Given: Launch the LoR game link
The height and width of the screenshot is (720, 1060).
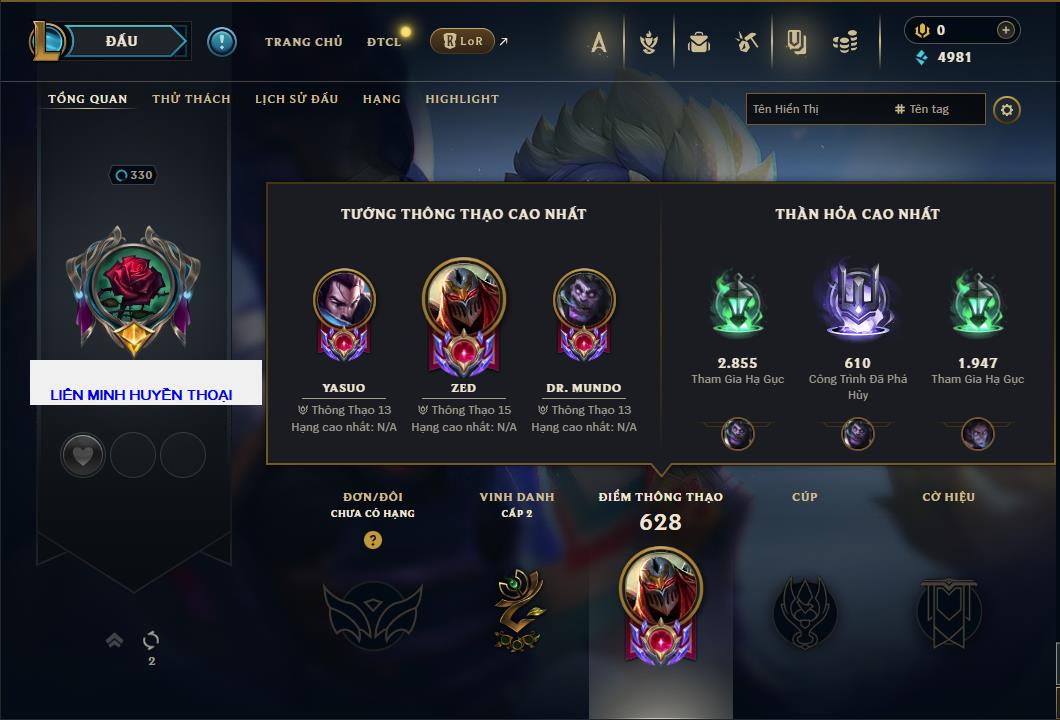Looking at the screenshot, I should (x=463, y=42).
